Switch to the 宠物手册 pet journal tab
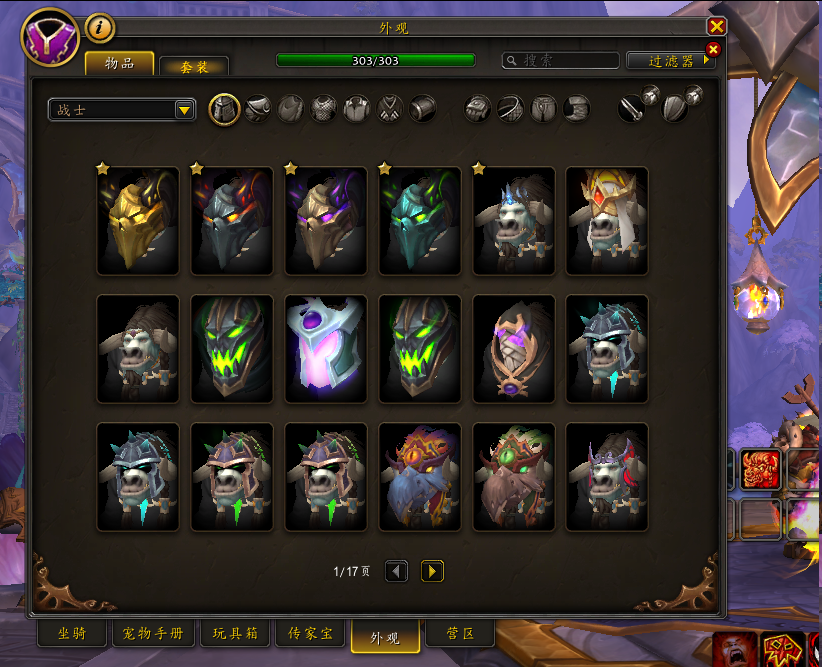 pyautogui.click(x=153, y=634)
